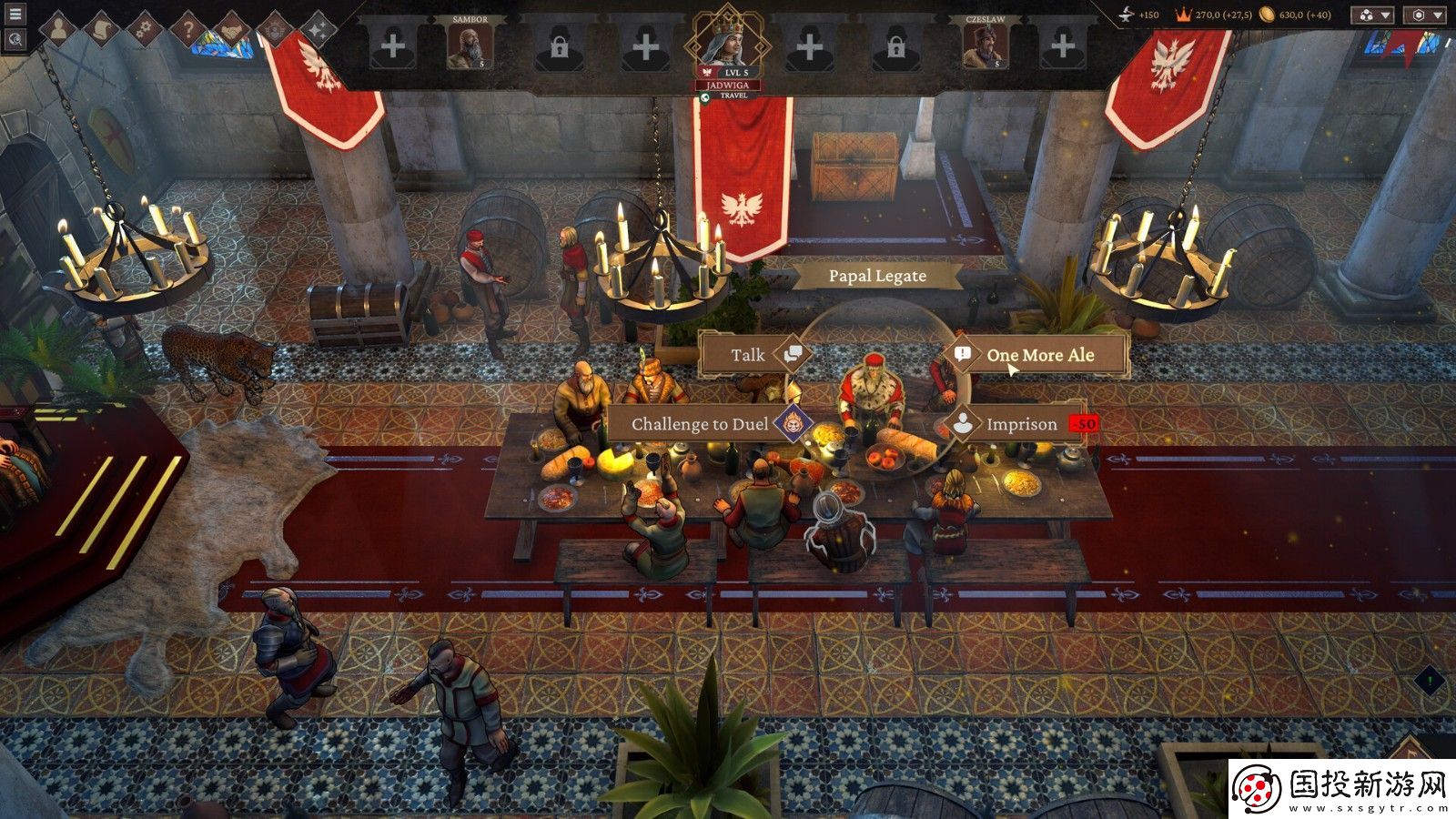The height and width of the screenshot is (819, 1456).
Task: Imprison the Papal Legate
Action: point(1021,424)
